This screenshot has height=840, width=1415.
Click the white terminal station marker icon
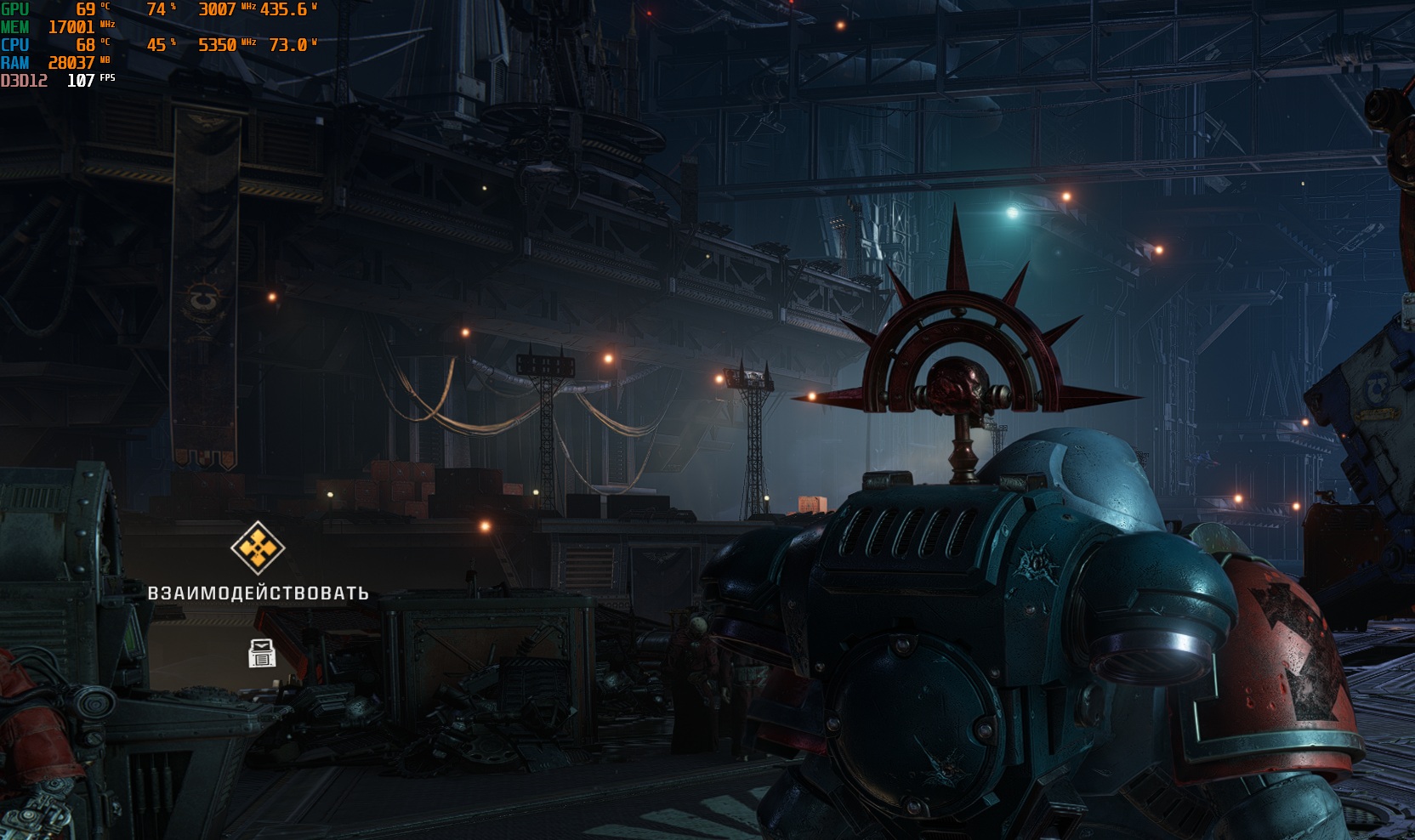point(262,653)
